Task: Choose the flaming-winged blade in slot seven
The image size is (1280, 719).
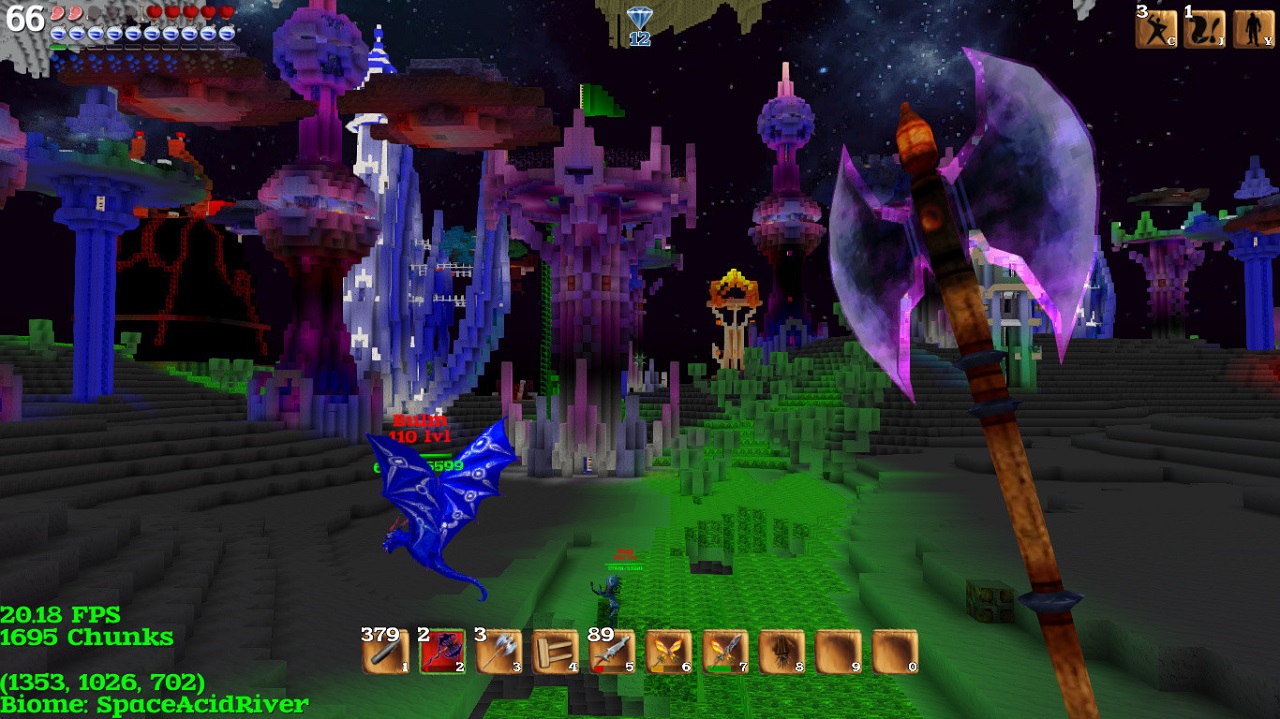Action: click(x=725, y=652)
